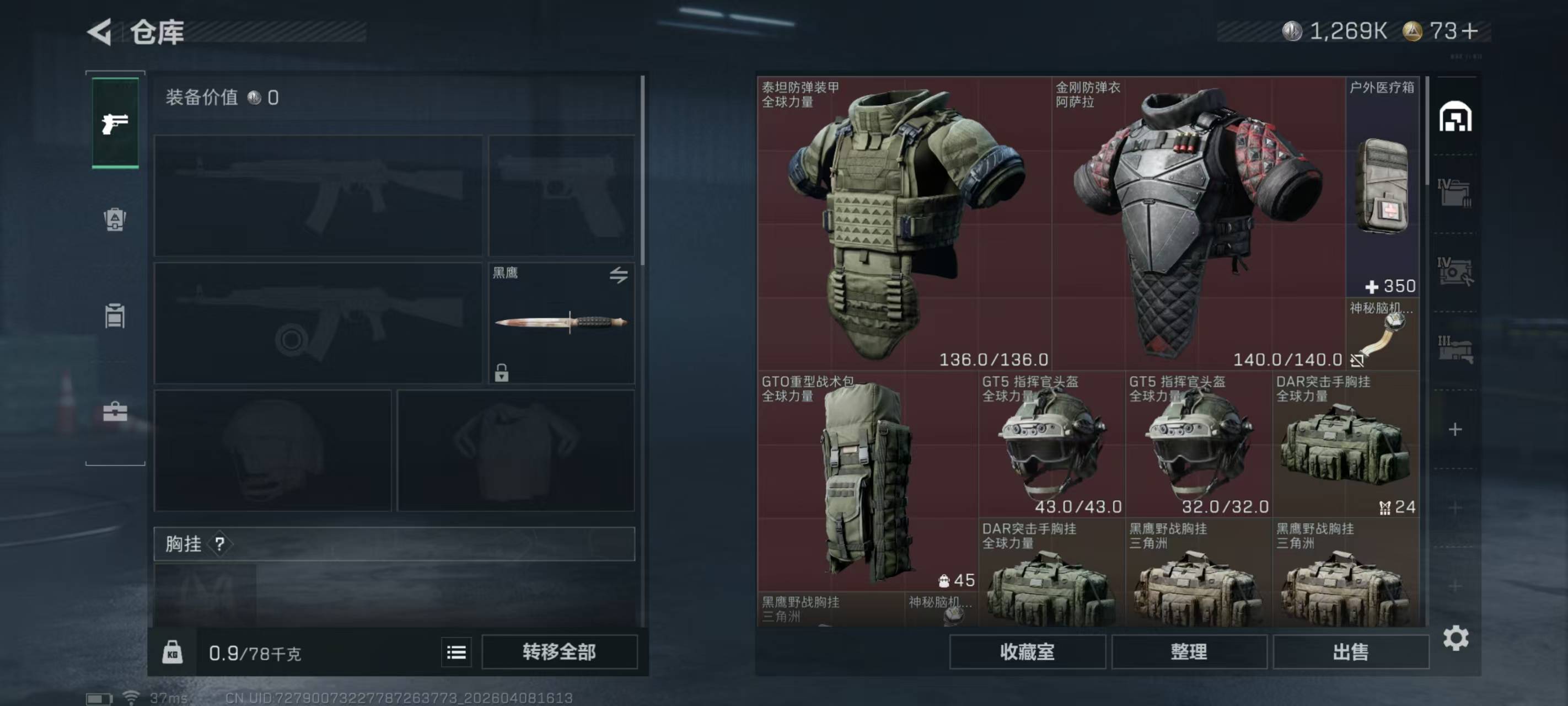Viewport: 1568px width, 706px height.
Task: Select the equipped 黑鹰 knife slot
Action: (x=561, y=323)
